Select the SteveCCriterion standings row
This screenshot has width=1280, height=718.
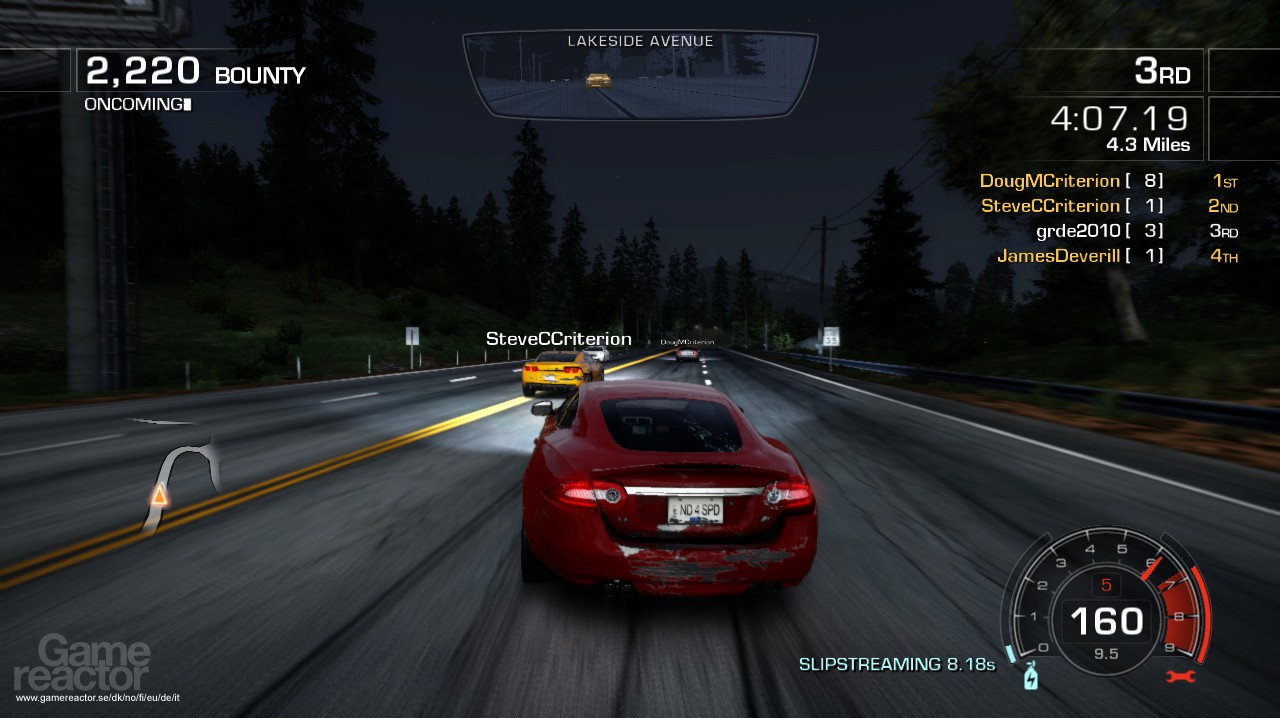coord(1051,206)
